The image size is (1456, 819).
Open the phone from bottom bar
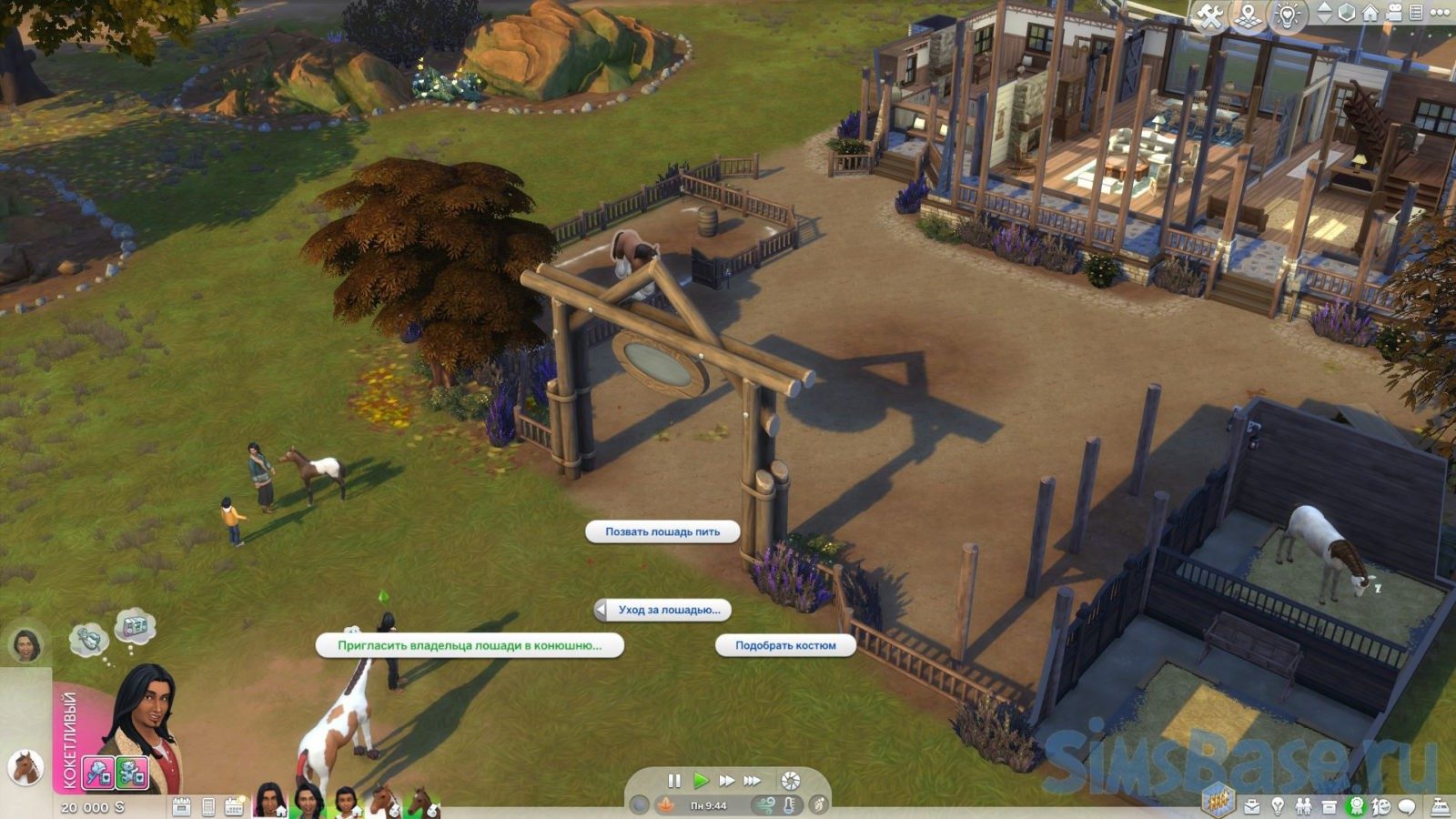point(208,806)
